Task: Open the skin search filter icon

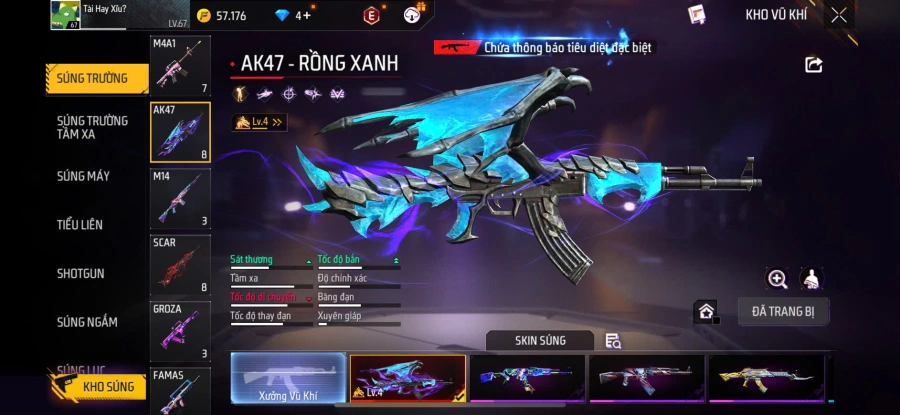Action: coord(613,341)
